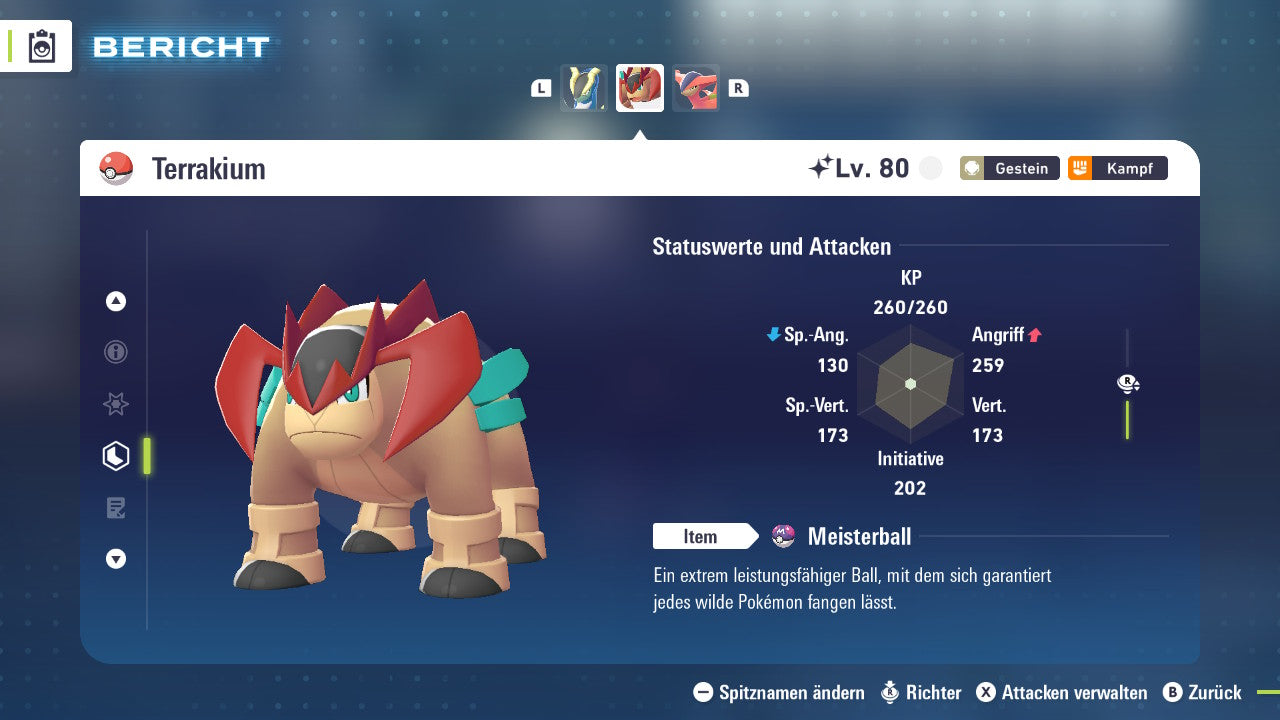Toggle the Gestein type badge
This screenshot has height=720, width=1280.
pos(1009,168)
